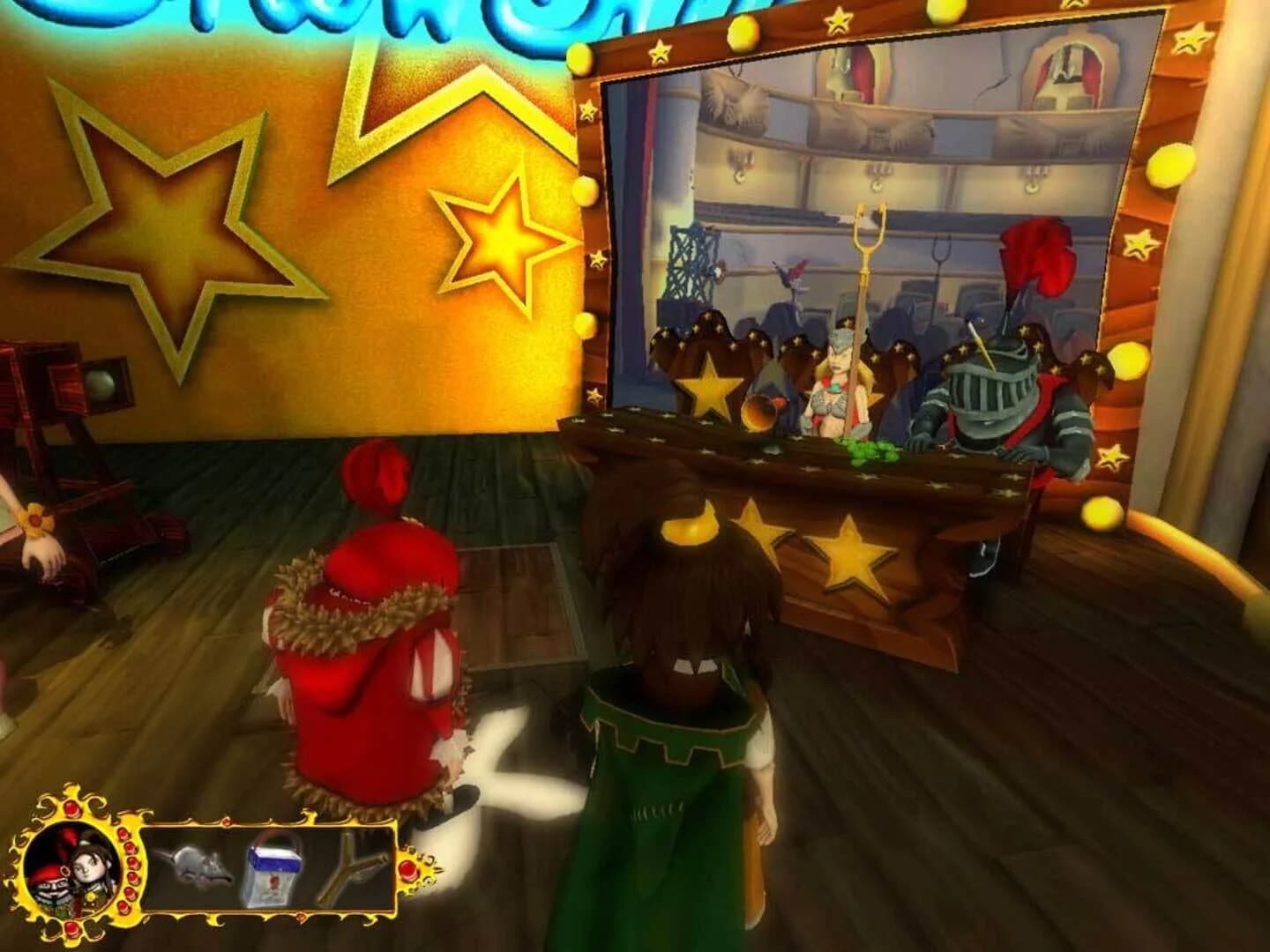Pick the bucket item from the inventory bar
Viewport: 1270px width, 952px height.
click(273, 870)
